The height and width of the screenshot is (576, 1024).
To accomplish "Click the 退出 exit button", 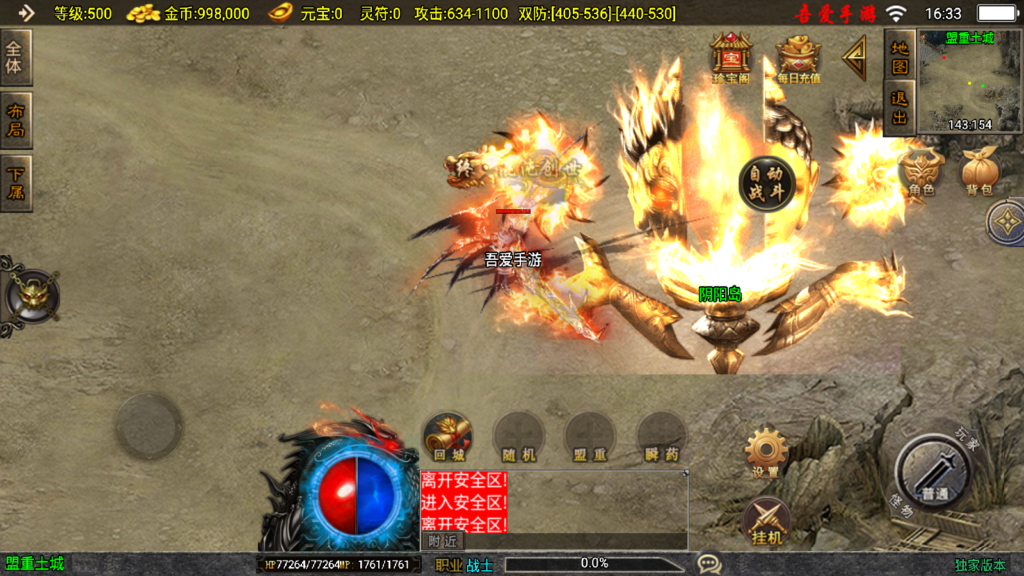I will [900, 109].
